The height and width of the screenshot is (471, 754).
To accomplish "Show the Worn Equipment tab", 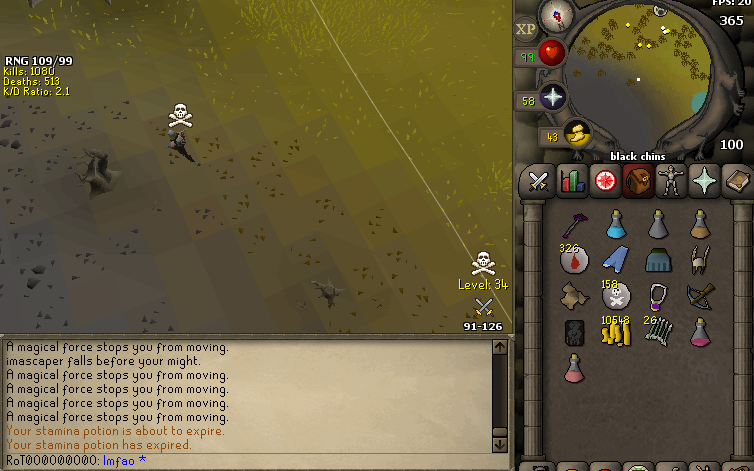I will point(671,181).
